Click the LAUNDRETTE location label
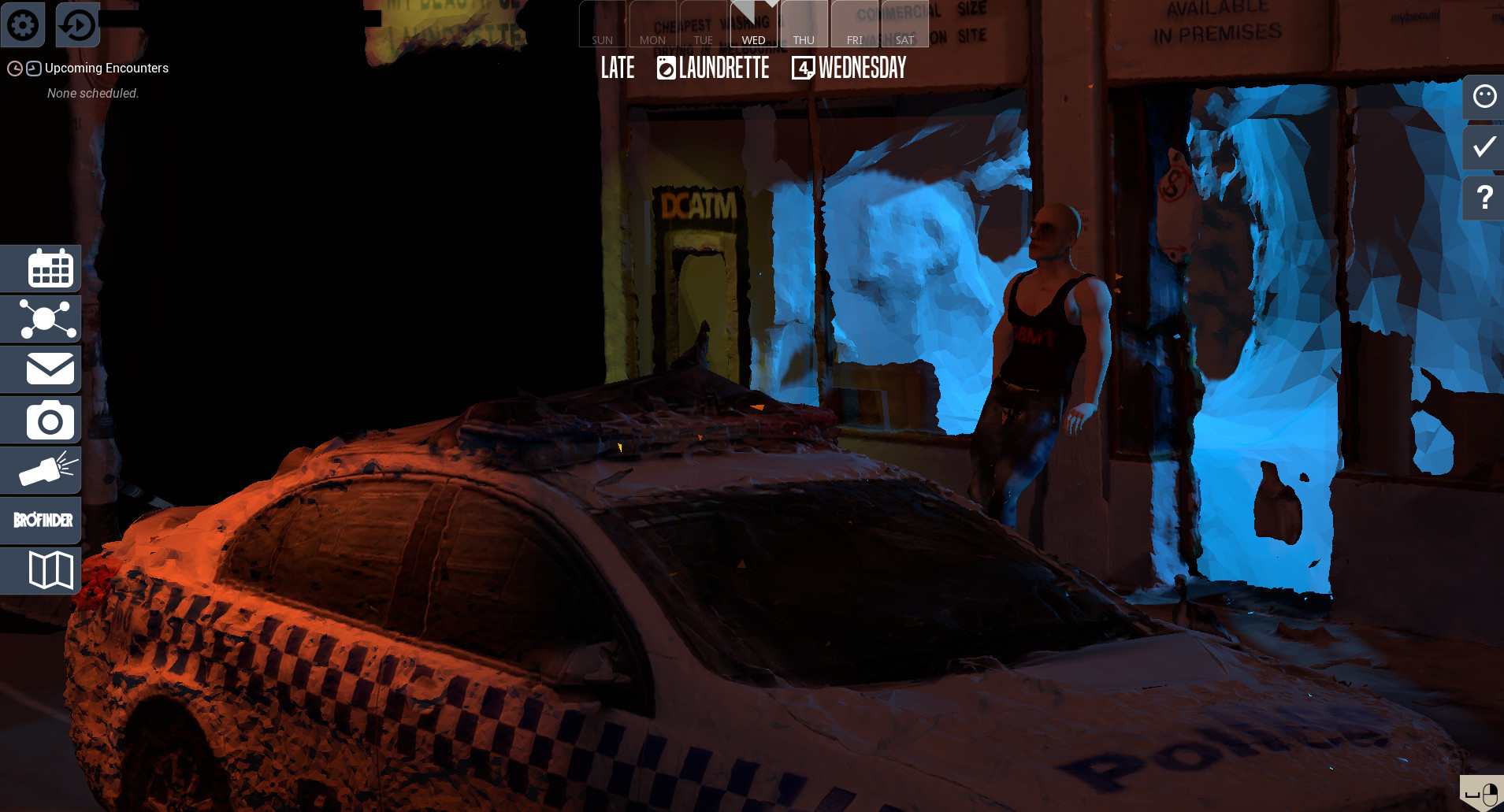Screen dimensions: 1504x812 point(723,69)
